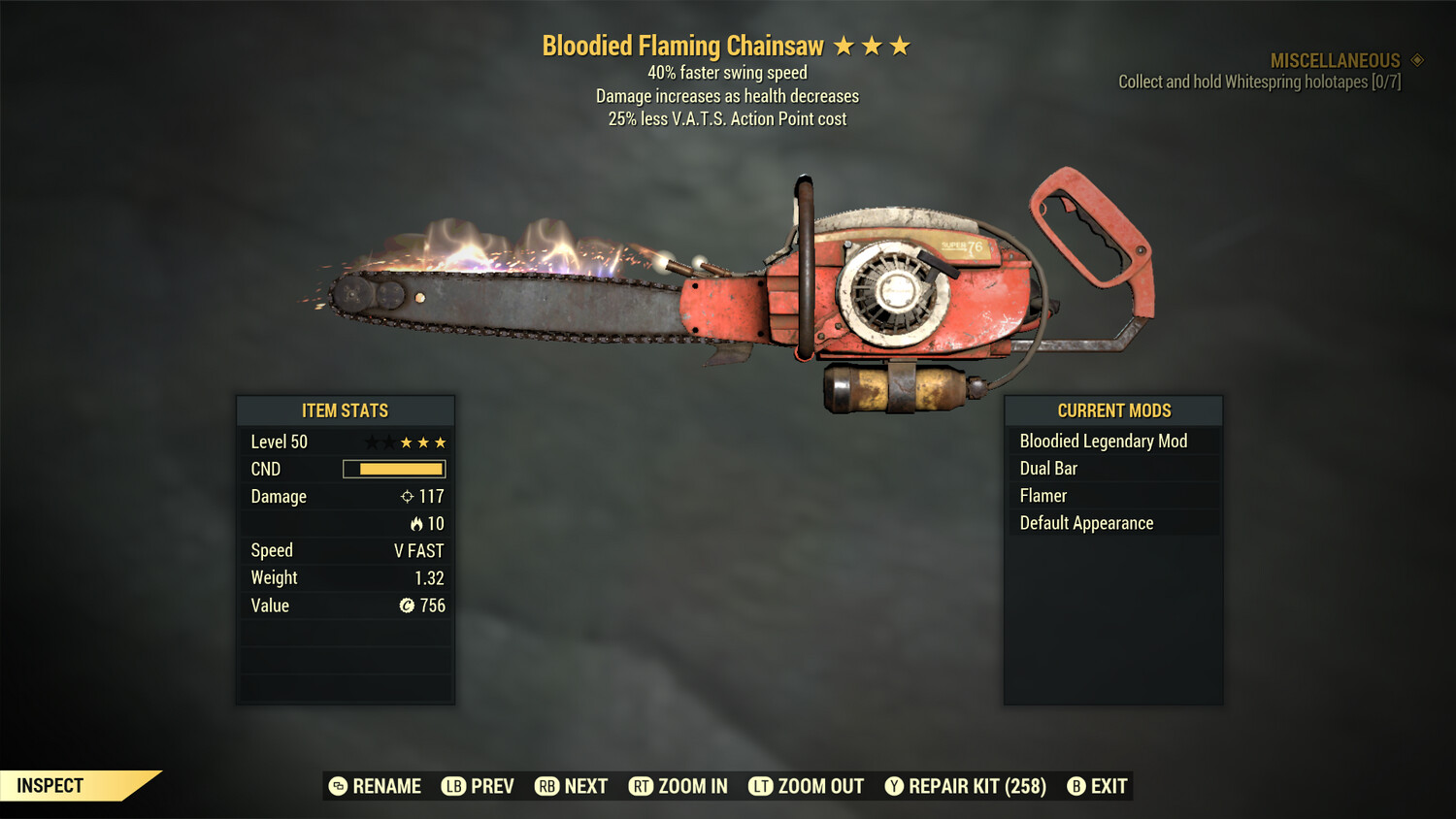Zoom In on the weapon model
The height and width of the screenshot is (819, 1456).
point(678,786)
